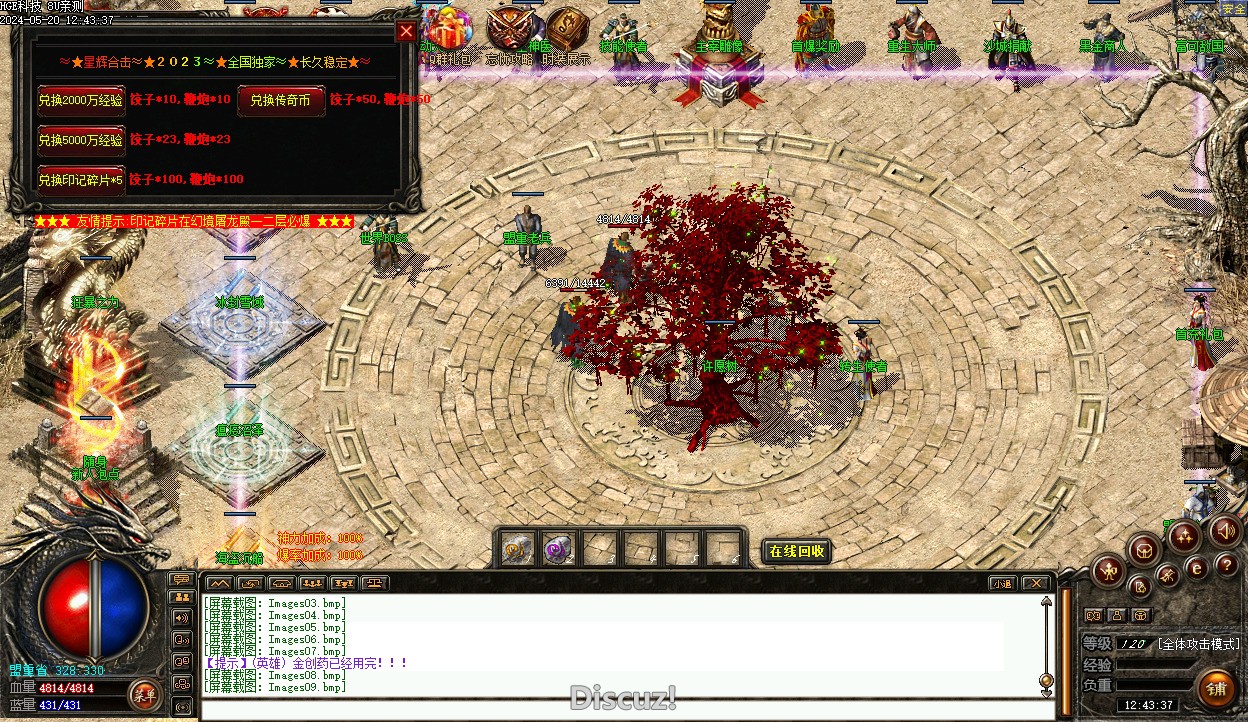Use the purple scroll in hotbar slot 2
Screen dimensions: 1248x722
tap(557, 549)
